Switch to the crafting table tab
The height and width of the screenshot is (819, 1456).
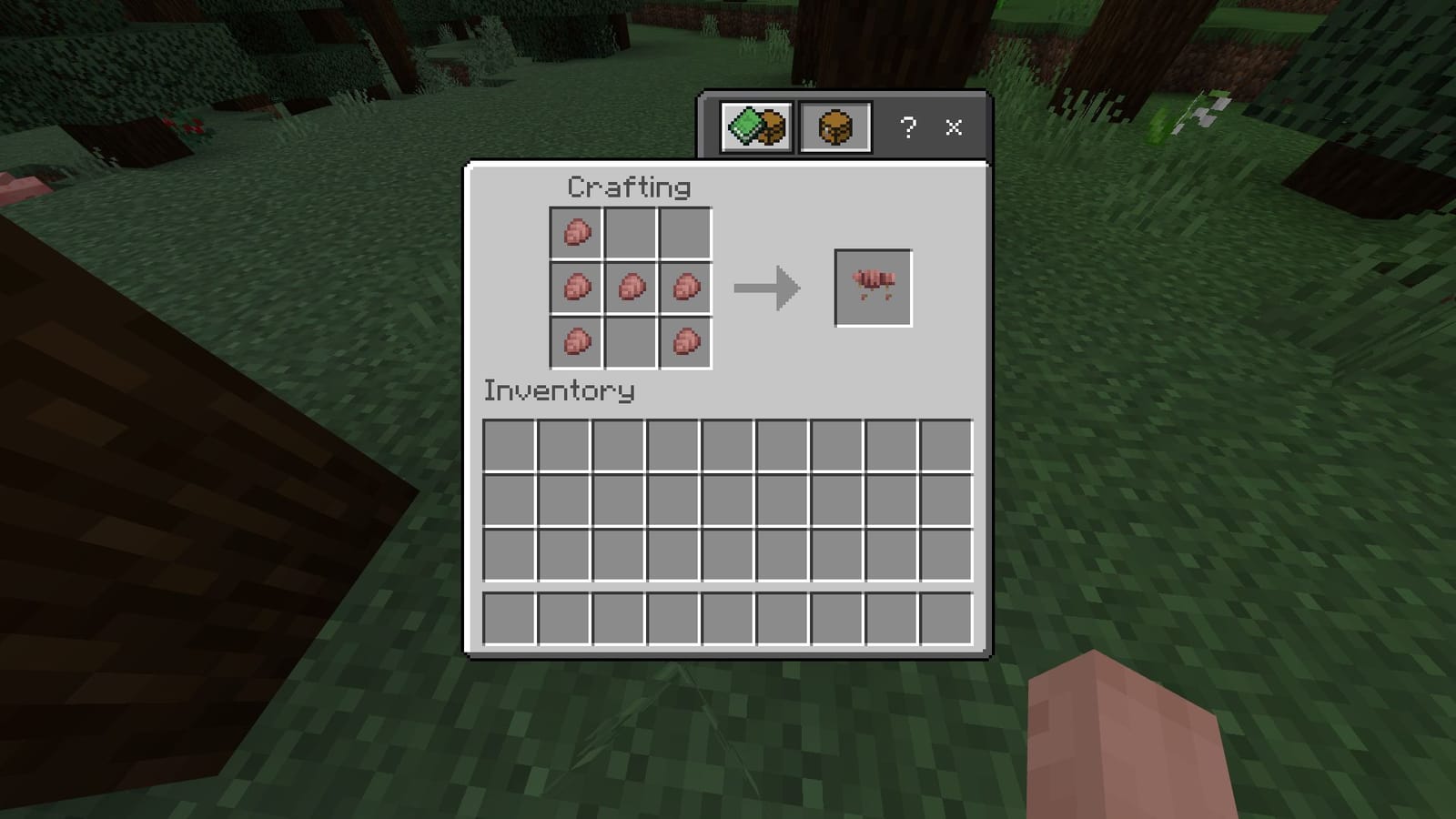(x=834, y=126)
